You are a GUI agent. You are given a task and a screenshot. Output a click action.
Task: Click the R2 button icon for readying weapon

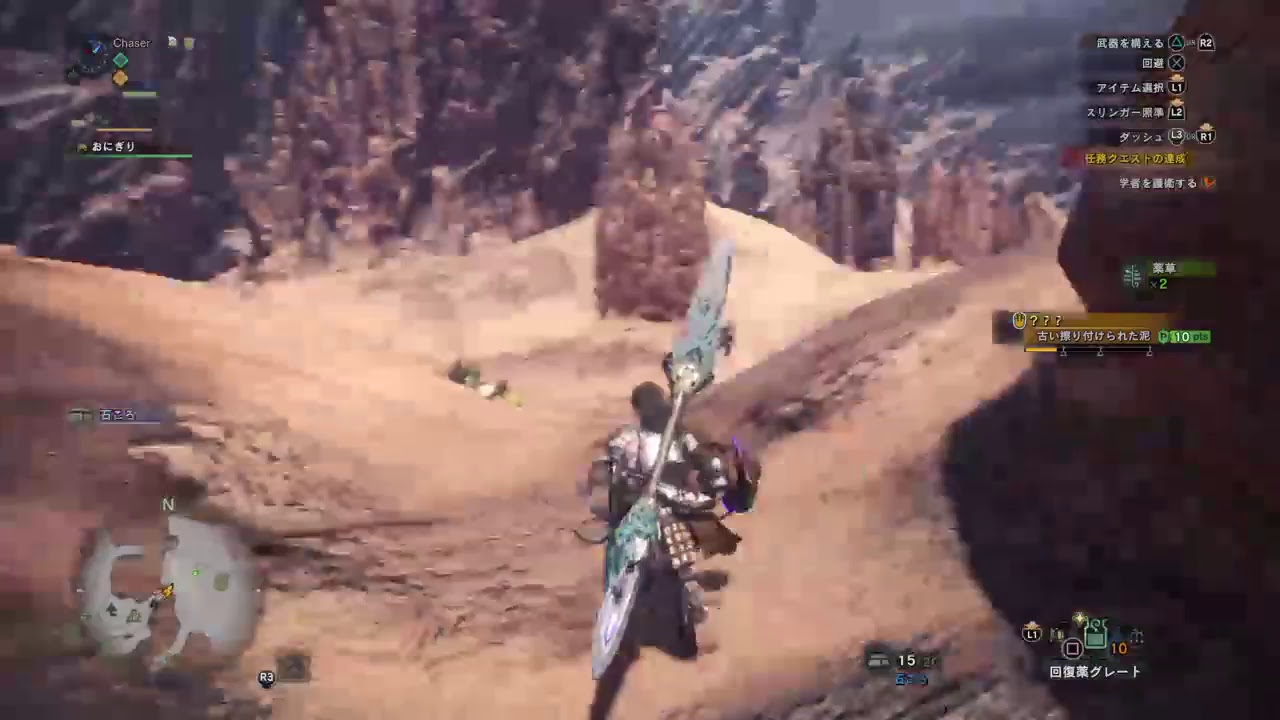coord(1205,42)
